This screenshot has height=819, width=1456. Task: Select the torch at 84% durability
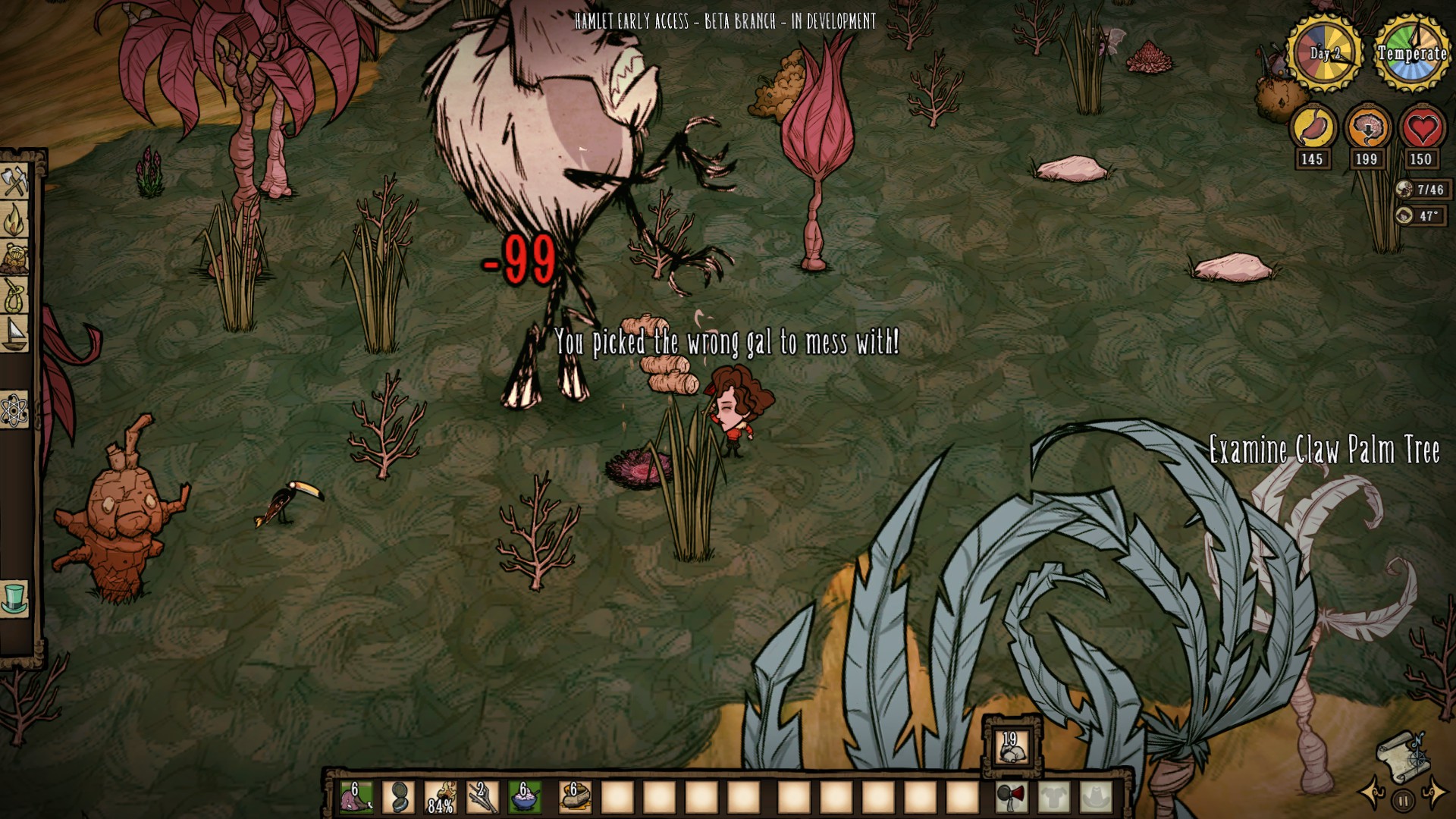click(x=441, y=797)
